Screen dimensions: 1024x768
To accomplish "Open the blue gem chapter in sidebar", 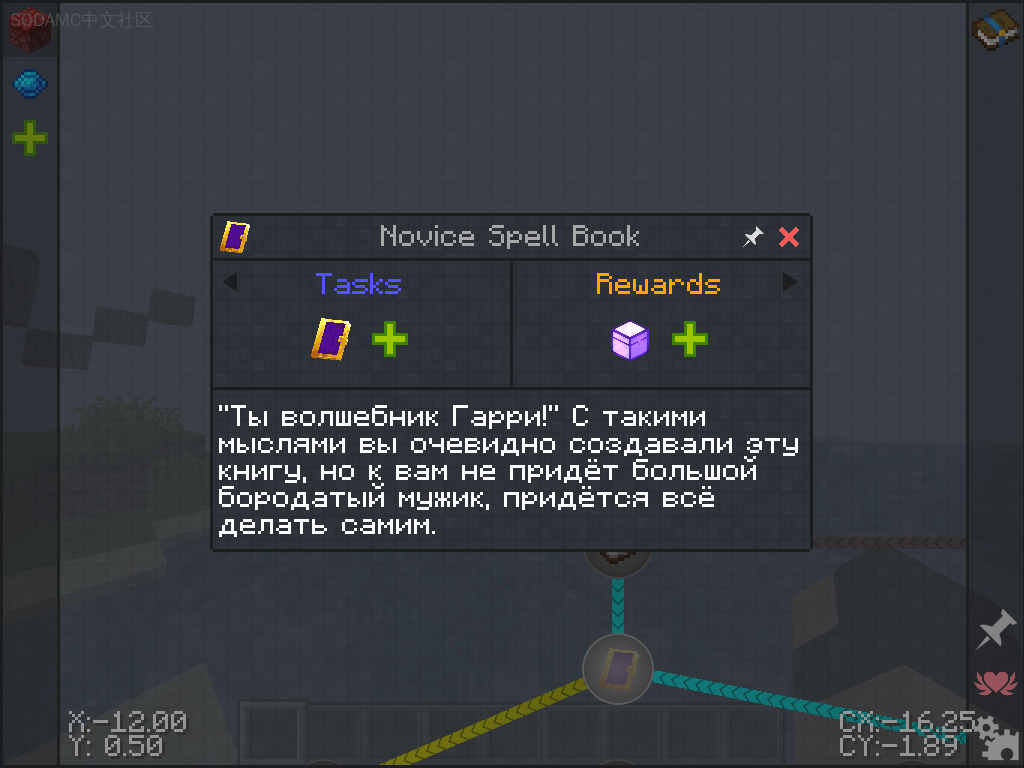I will [x=30, y=84].
